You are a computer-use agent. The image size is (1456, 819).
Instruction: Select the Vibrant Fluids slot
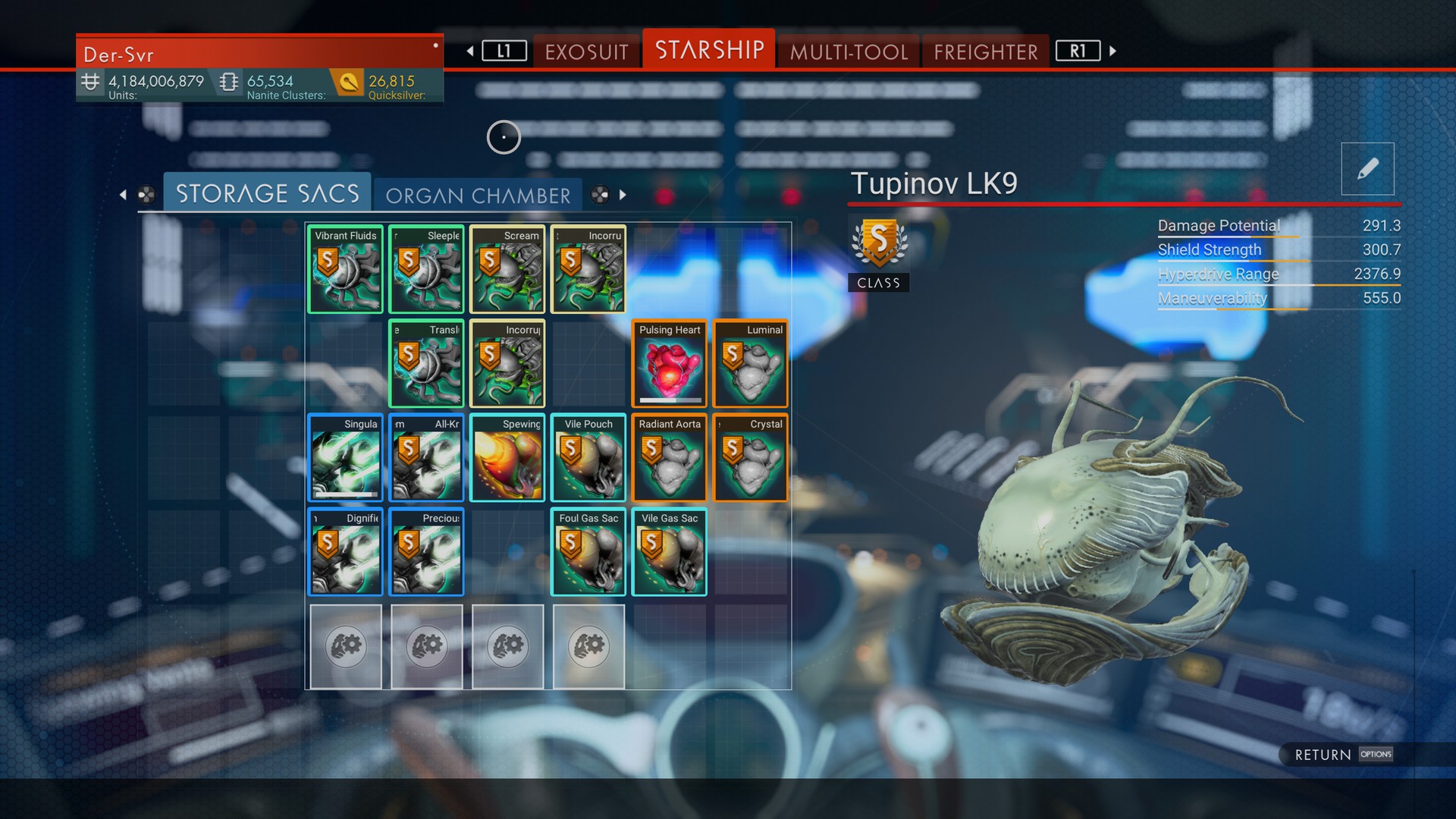tap(346, 269)
